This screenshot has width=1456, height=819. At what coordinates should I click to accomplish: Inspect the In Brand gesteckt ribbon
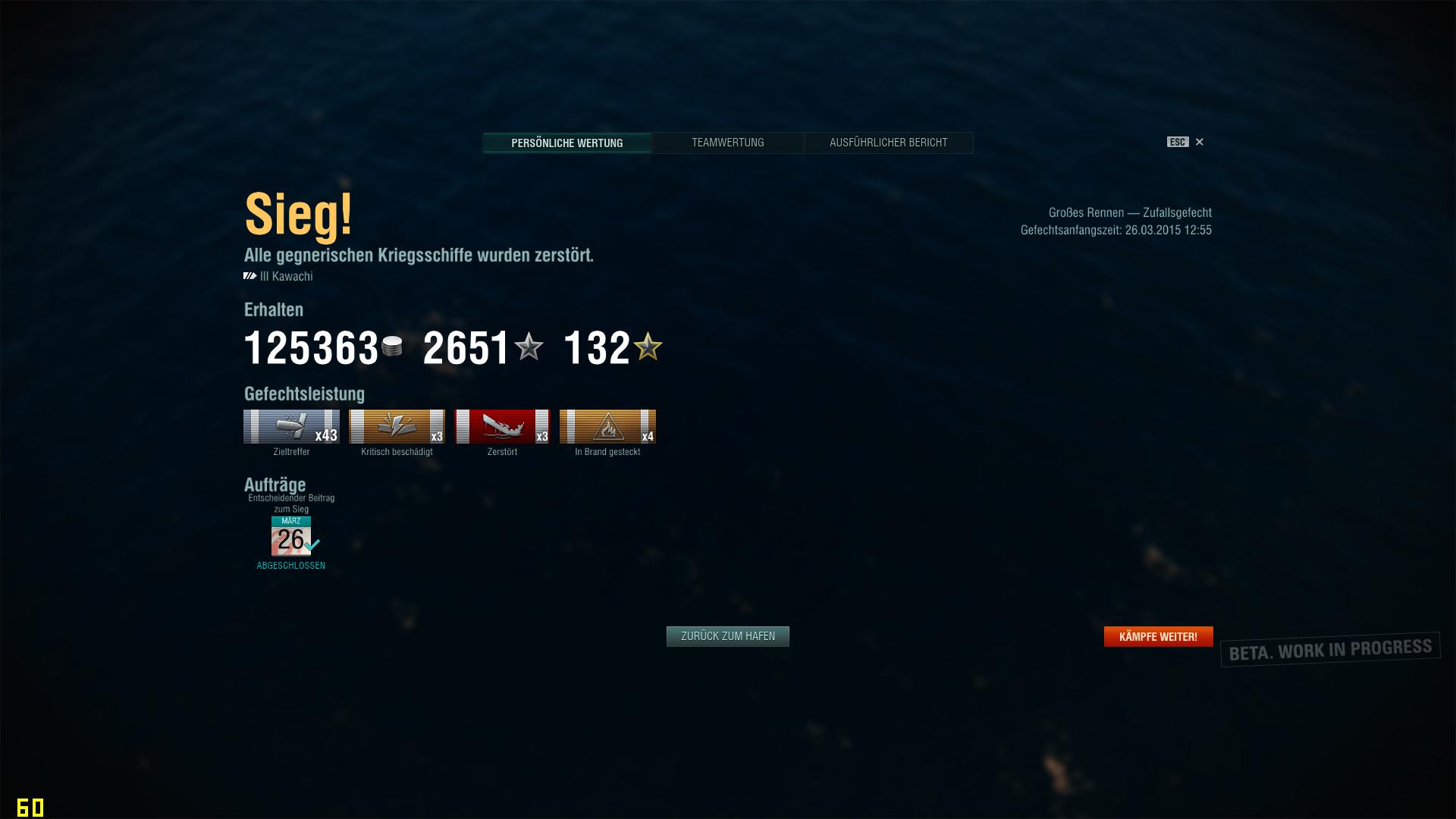pyautogui.click(x=607, y=427)
